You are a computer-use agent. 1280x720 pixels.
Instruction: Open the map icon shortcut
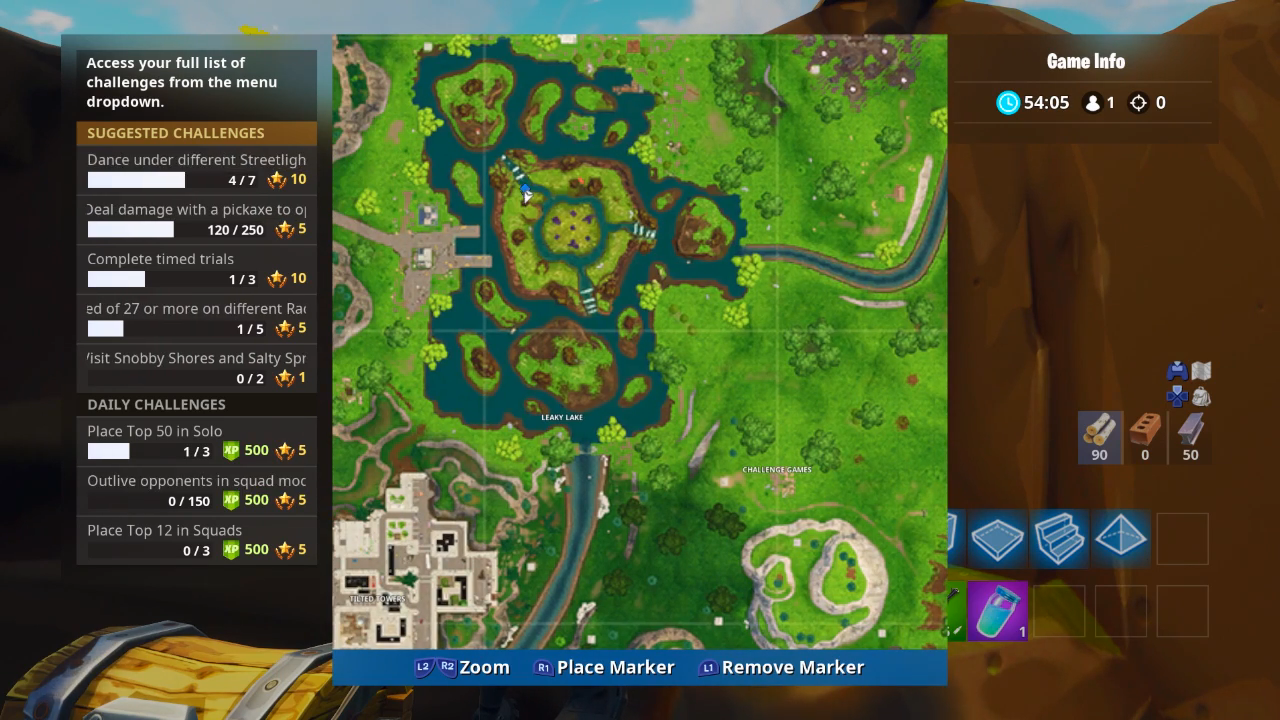pos(1201,371)
